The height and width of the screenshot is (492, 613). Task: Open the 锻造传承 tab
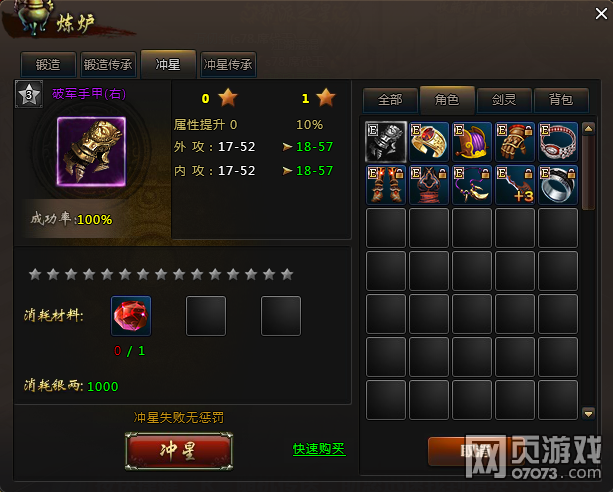point(108,65)
